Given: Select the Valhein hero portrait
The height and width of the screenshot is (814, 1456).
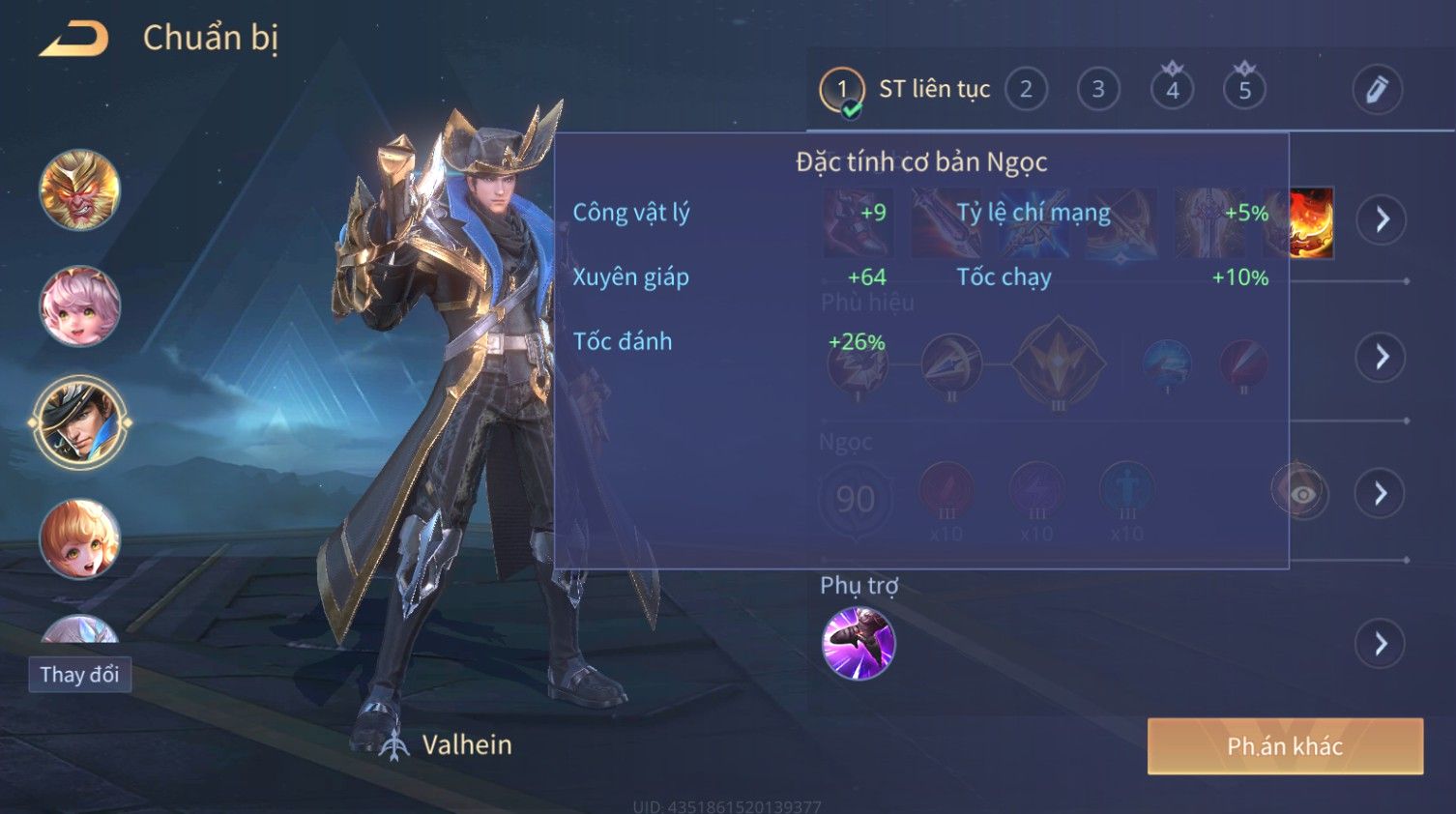Looking at the screenshot, I should [x=80, y=422].
